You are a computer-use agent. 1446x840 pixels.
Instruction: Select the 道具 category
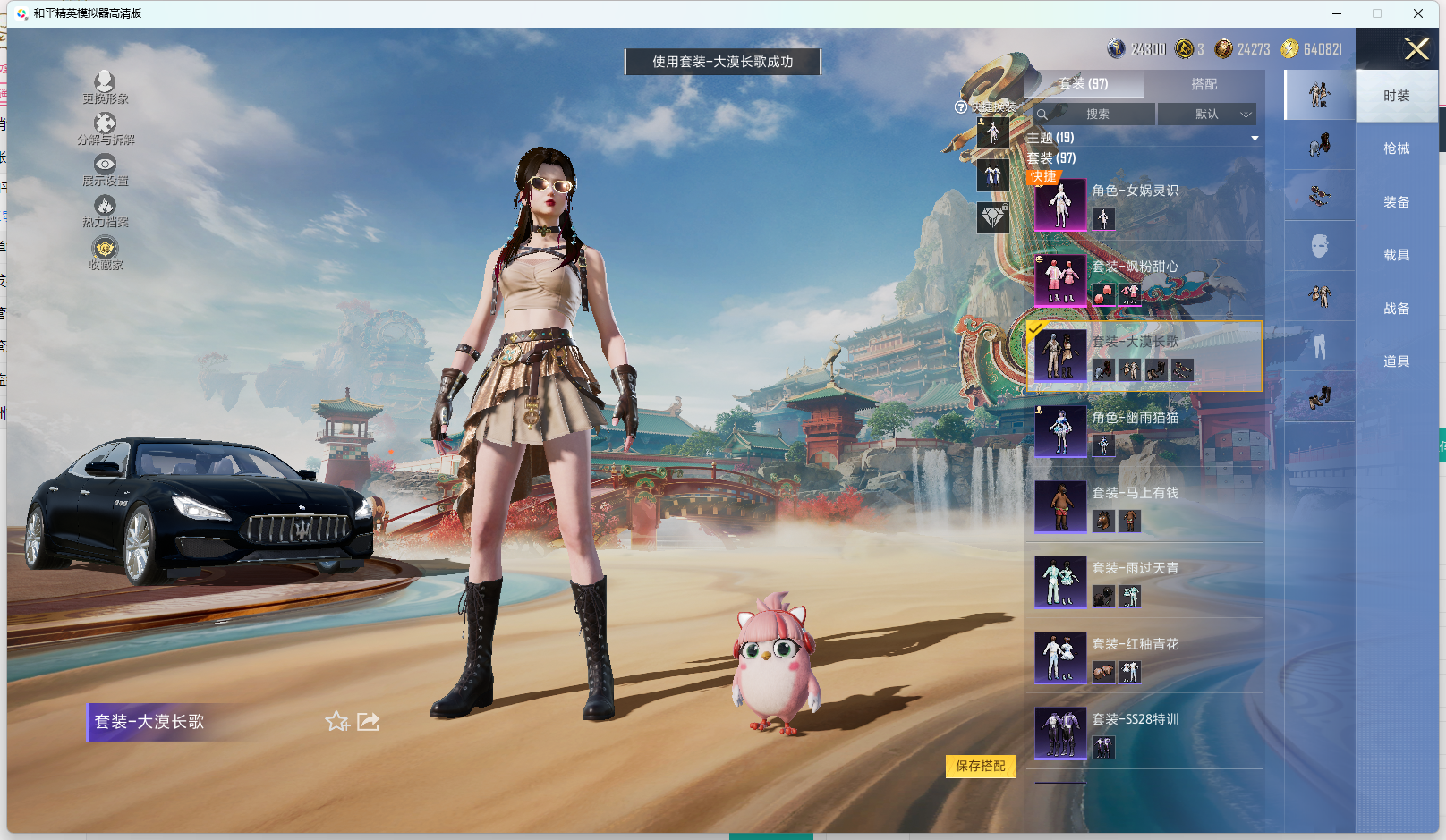coord(1396,361)
